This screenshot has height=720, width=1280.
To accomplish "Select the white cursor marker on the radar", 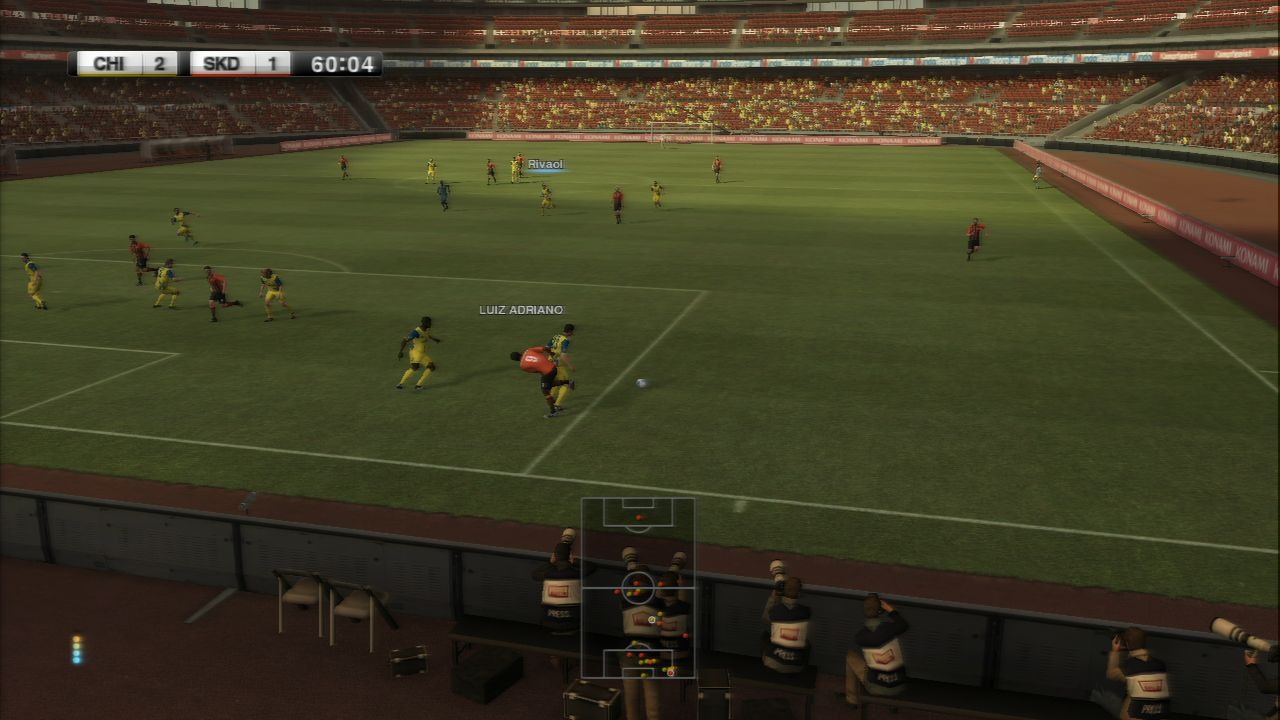I will coord(652,619).
